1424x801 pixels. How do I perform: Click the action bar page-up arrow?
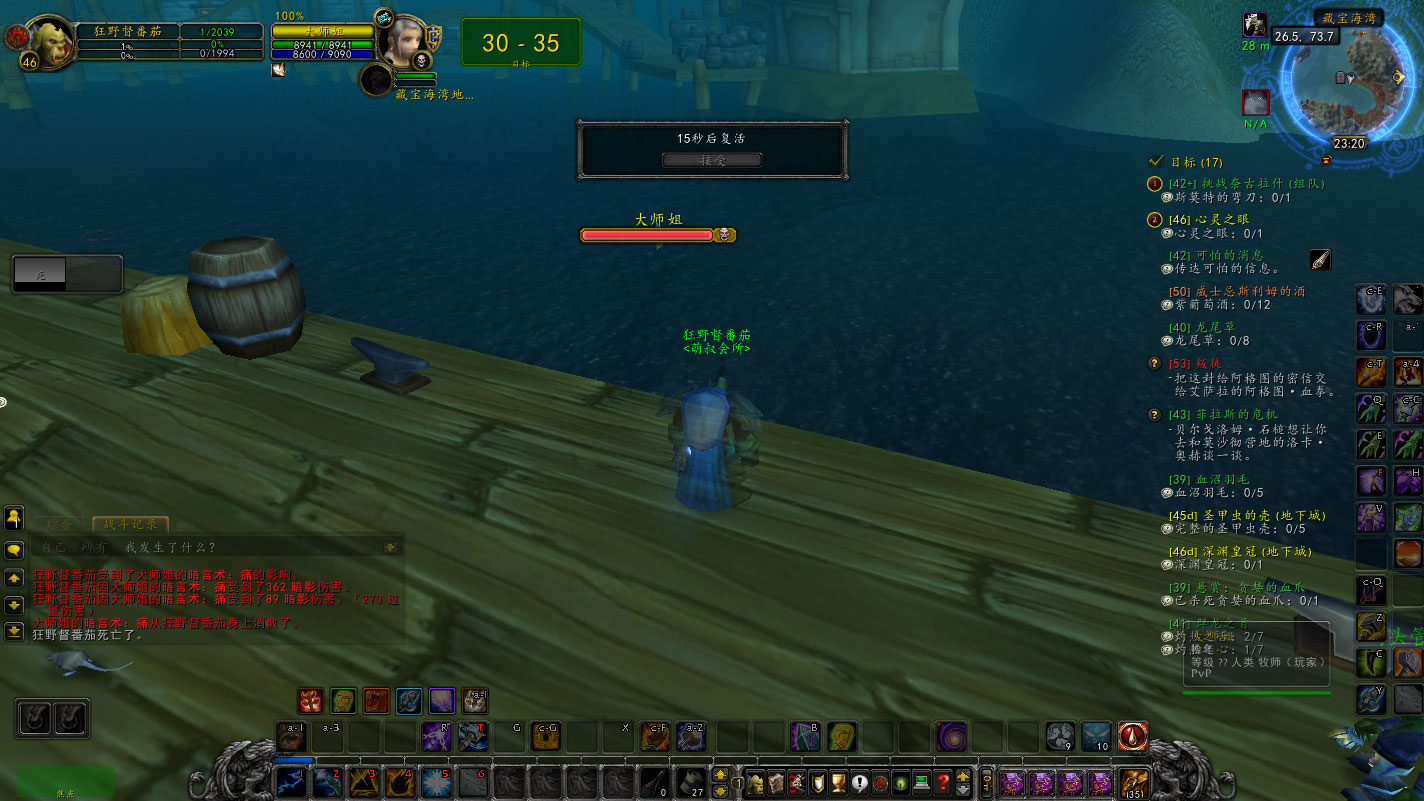click(719, 773)
